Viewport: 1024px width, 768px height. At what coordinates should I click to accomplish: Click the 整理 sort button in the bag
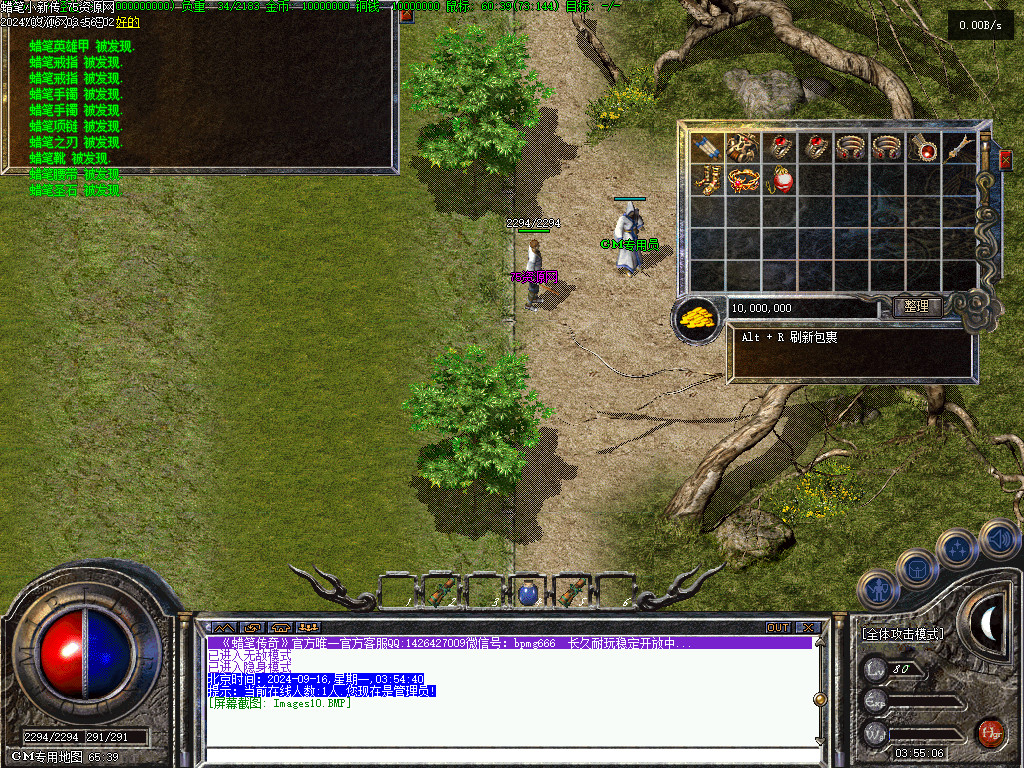pos(916,307)
